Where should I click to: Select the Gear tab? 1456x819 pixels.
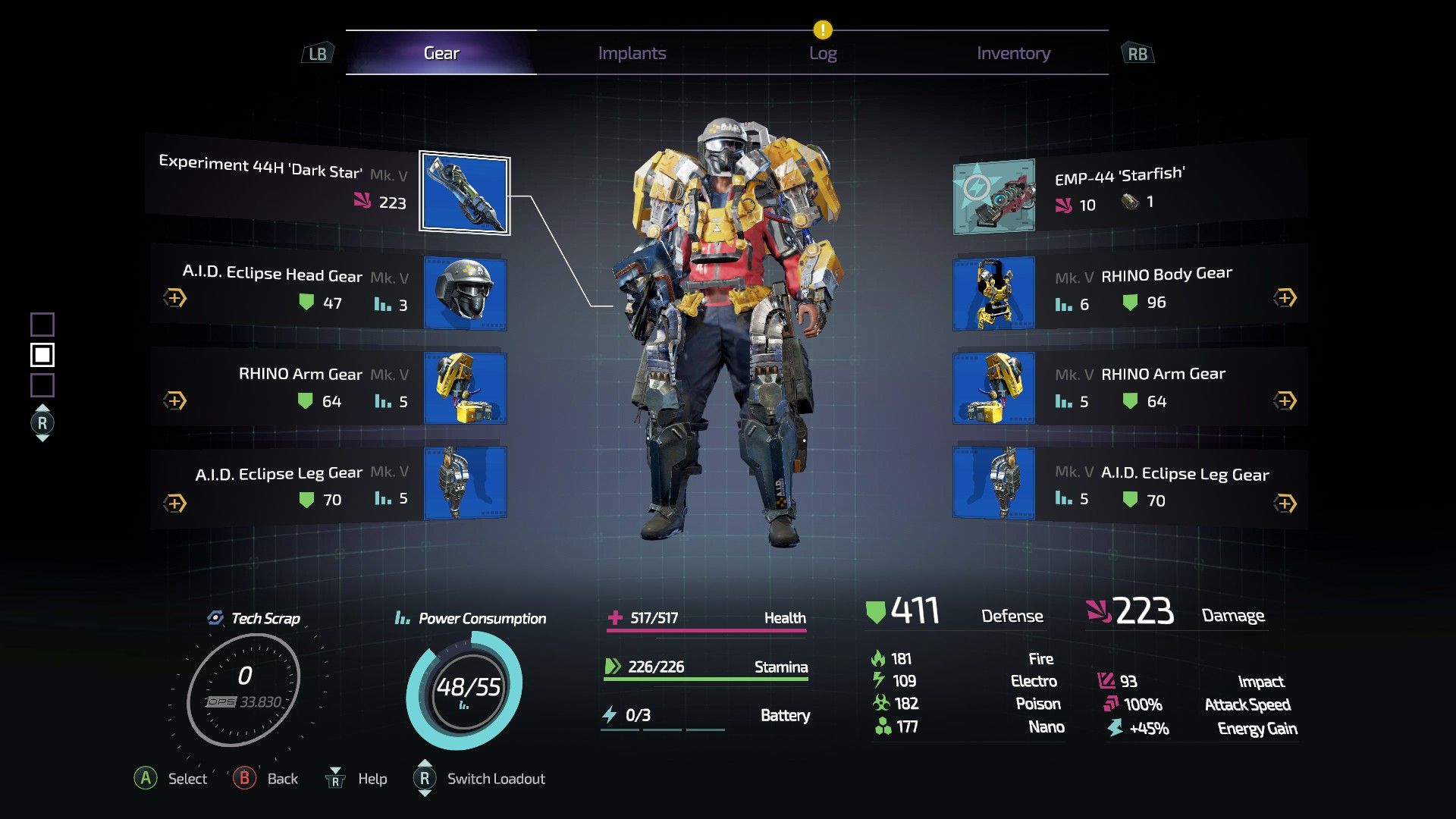(x=441, y=53)
